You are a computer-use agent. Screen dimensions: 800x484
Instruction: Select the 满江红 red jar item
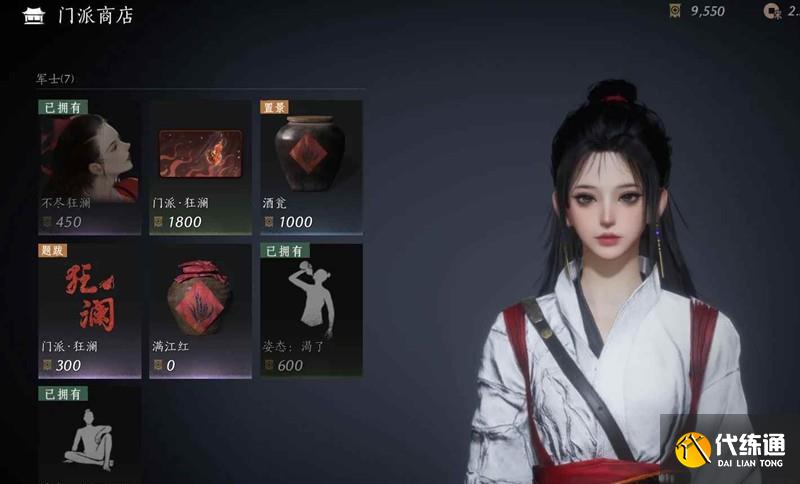coord(200,309)
